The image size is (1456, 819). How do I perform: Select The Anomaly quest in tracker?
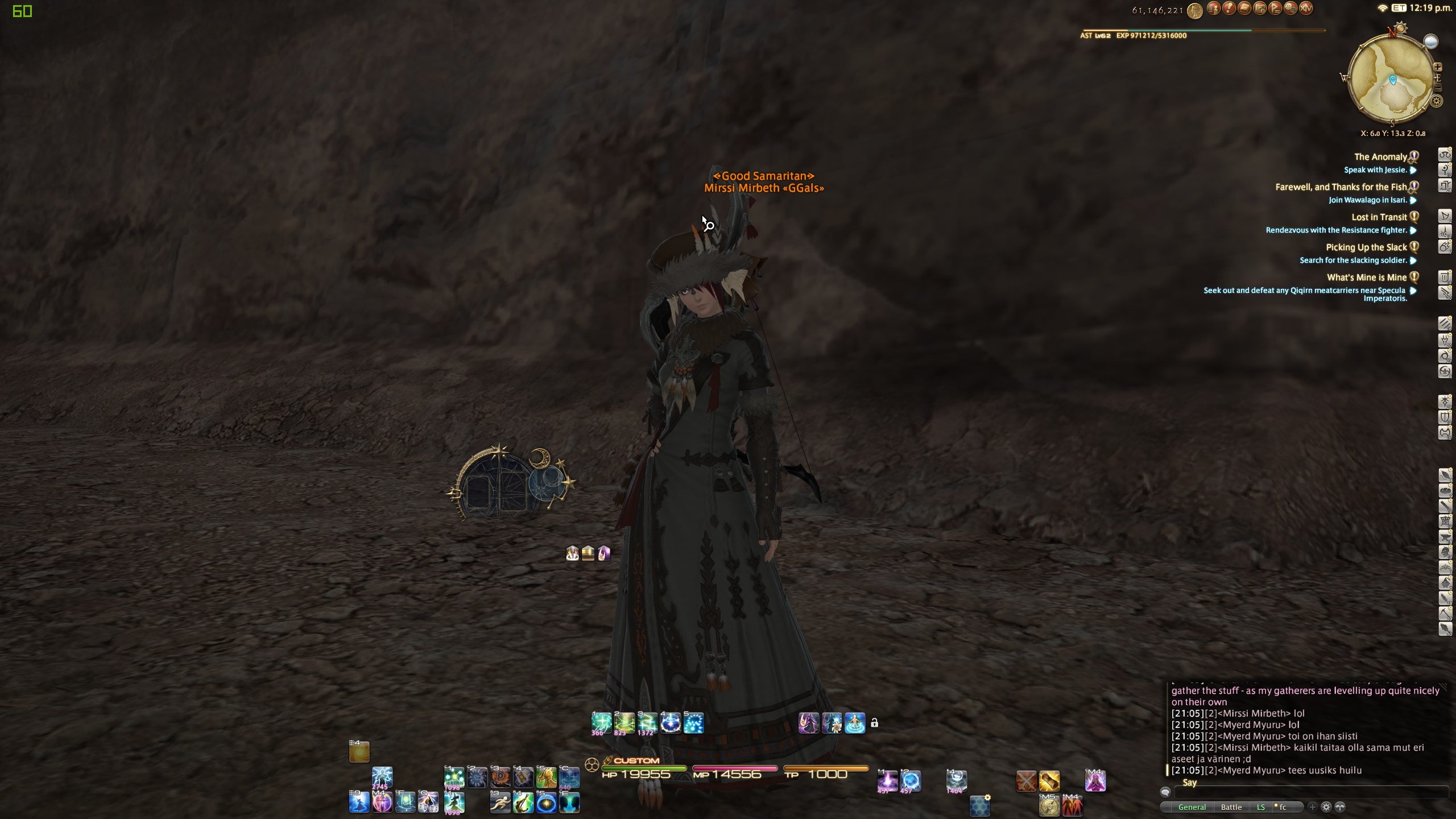(x=1380, y=157)
